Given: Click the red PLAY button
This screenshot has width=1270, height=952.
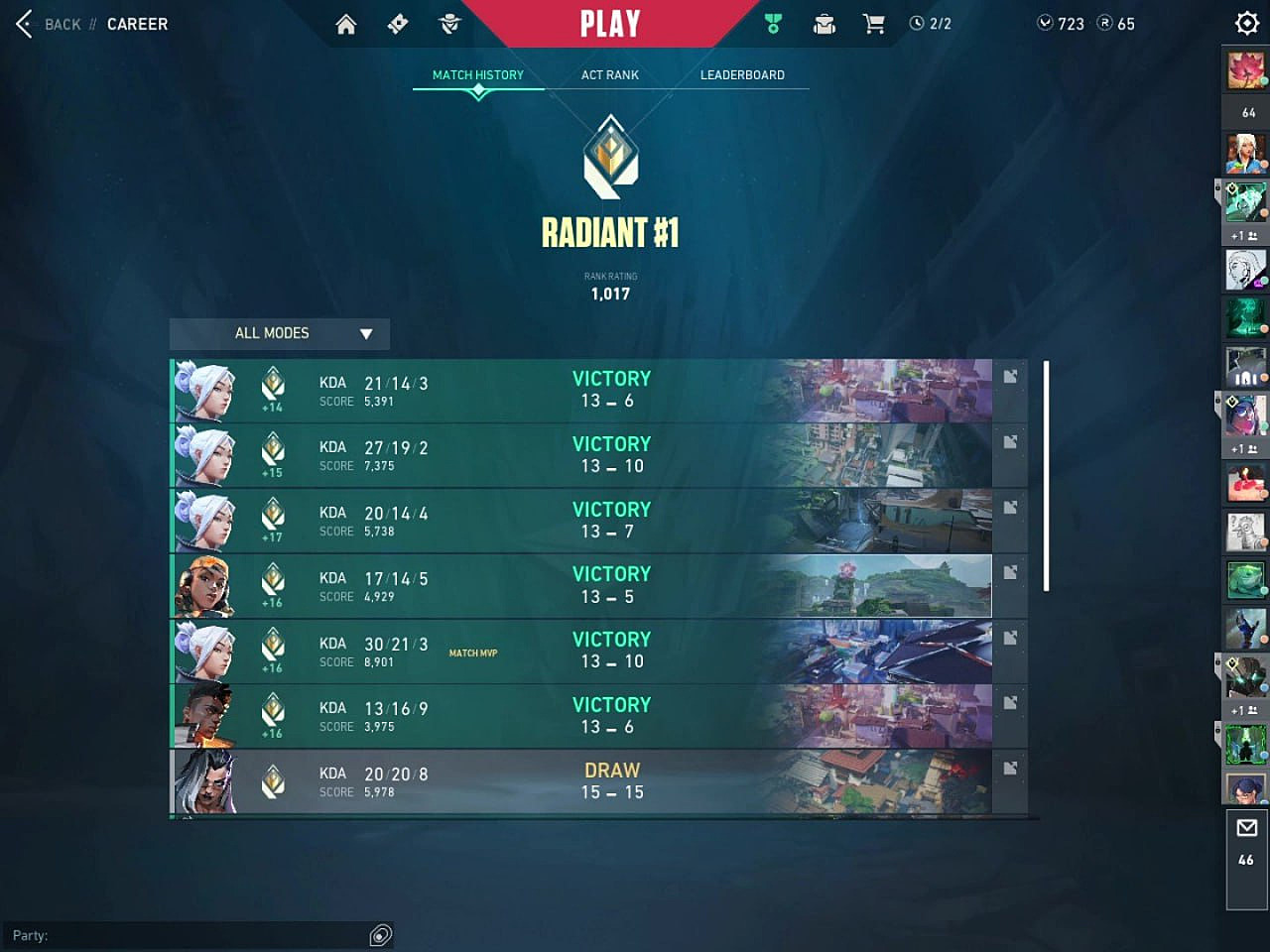Looking at the screenshot, I should click(x=609, y=24).
